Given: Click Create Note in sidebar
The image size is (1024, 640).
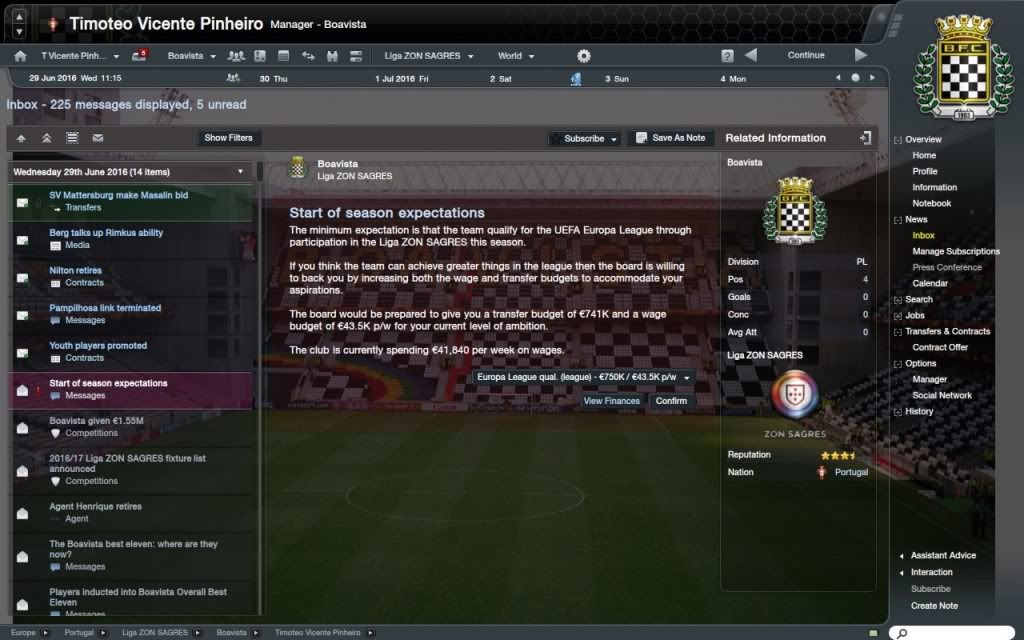Looking at the screenshot, I should (x=934, y=605).
